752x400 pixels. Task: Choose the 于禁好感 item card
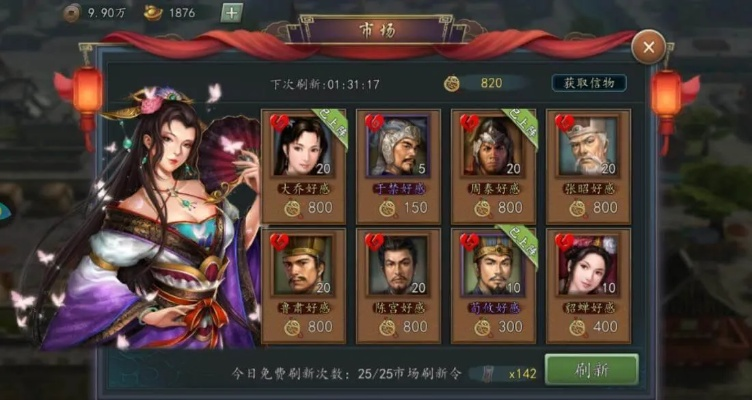pos(399,166)
